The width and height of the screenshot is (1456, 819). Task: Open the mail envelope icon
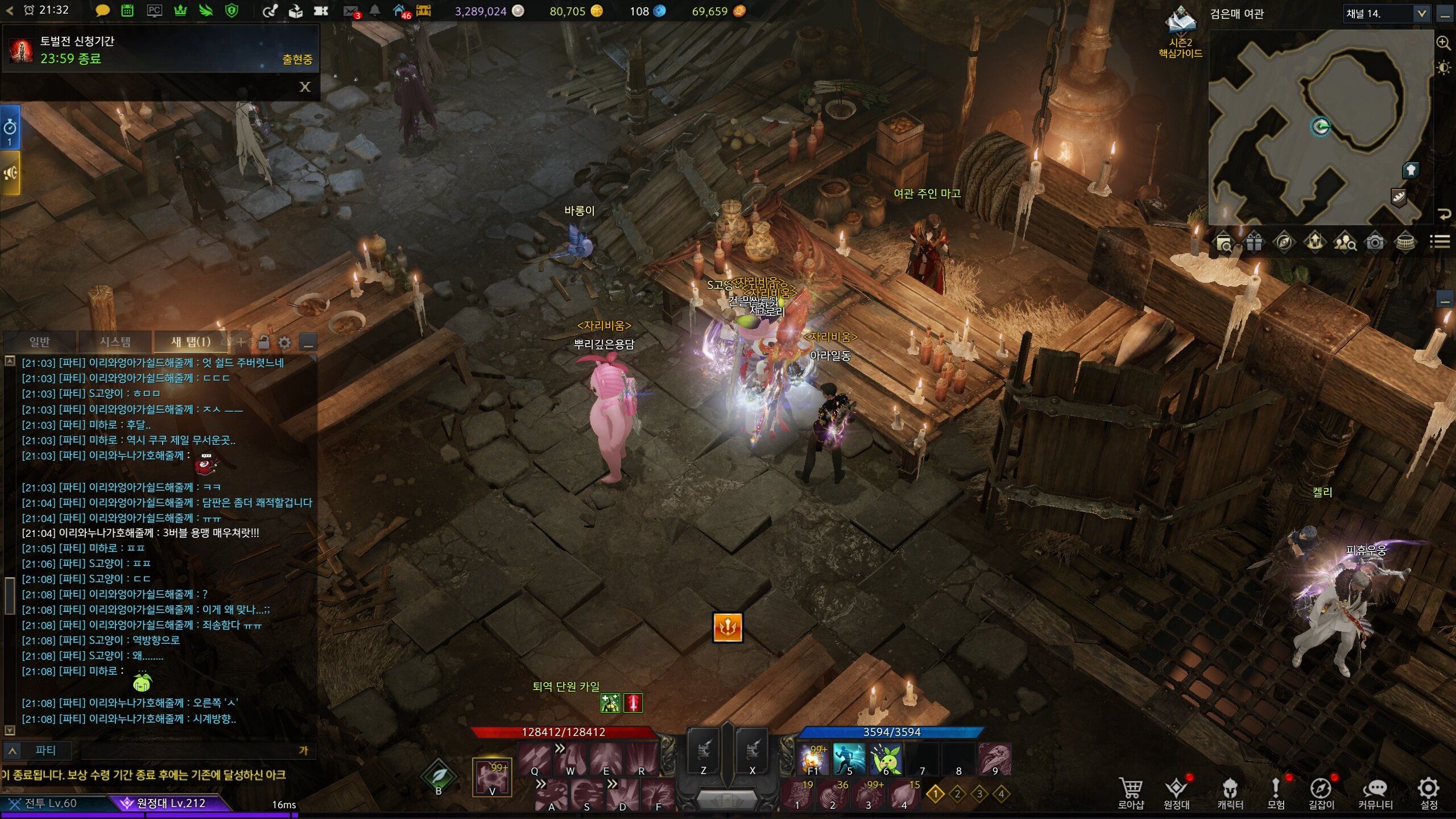click(351, 11)
